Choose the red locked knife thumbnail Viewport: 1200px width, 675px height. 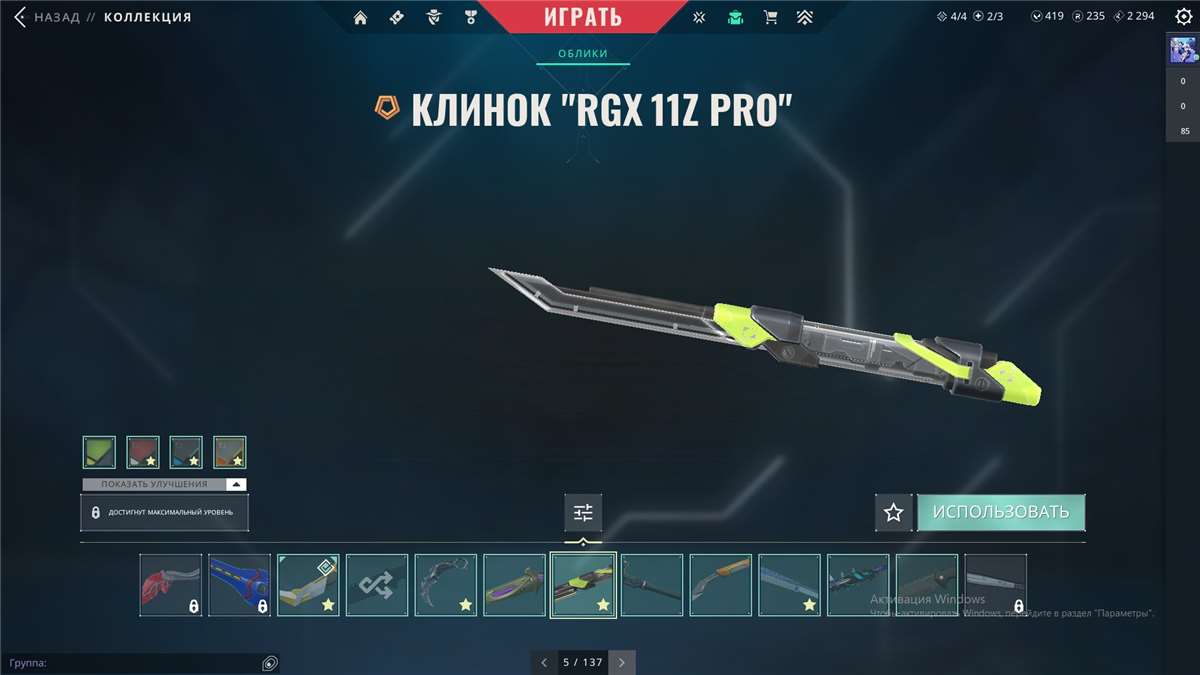click(x=170, y=585)
